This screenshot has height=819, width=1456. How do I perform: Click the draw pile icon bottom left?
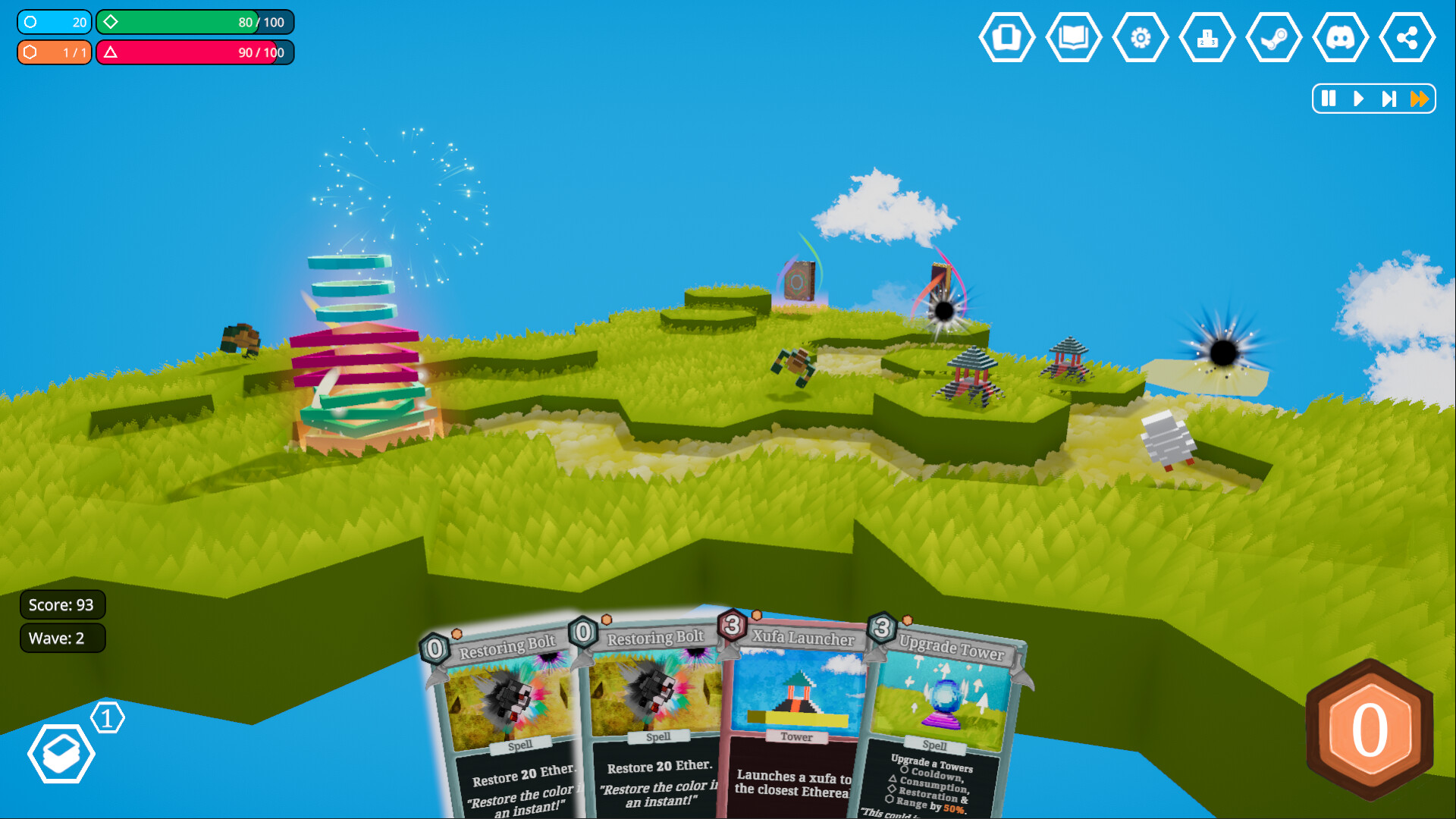click(62, 753)
